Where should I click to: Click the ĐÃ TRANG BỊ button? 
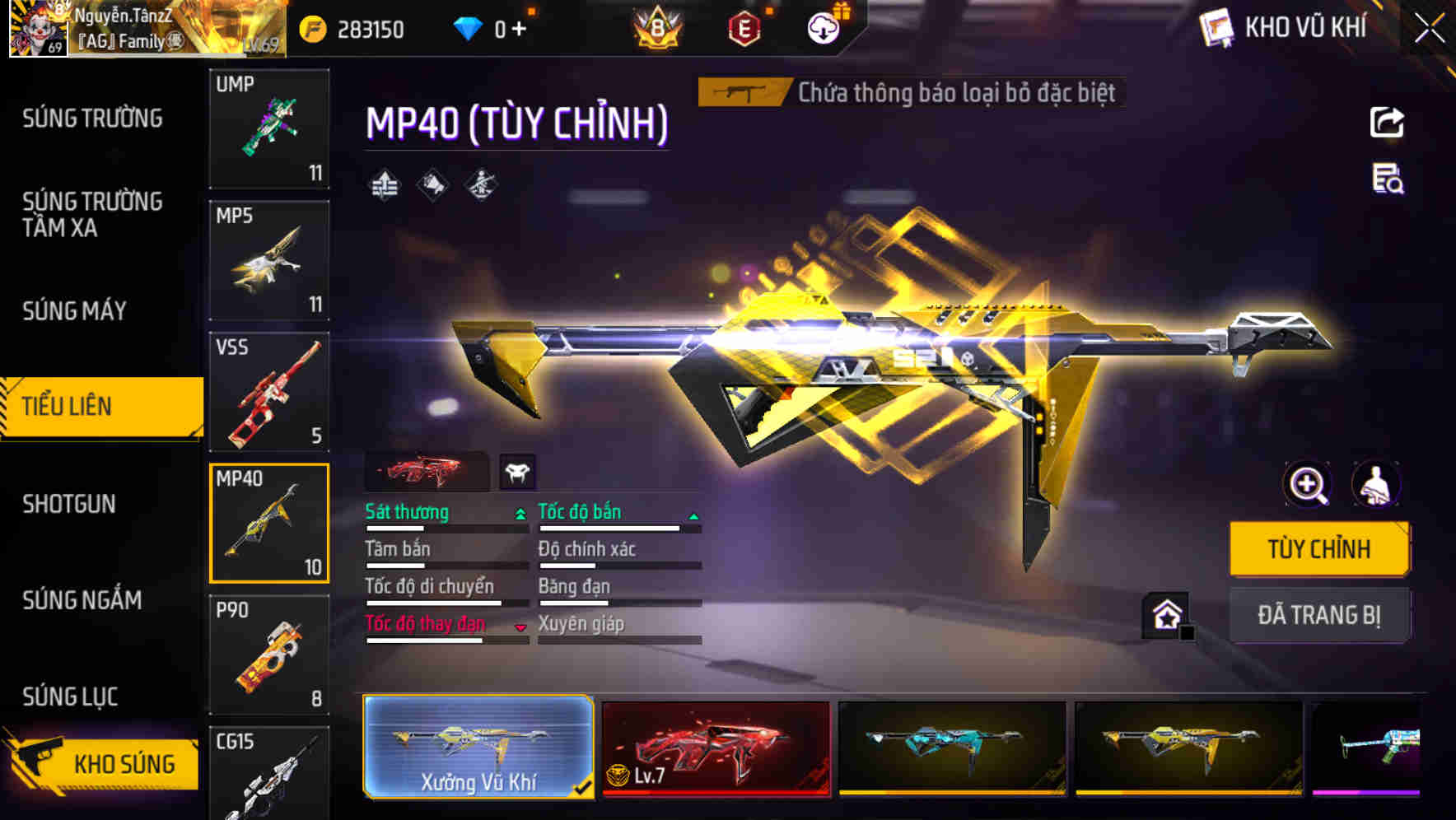[1319, 614]
